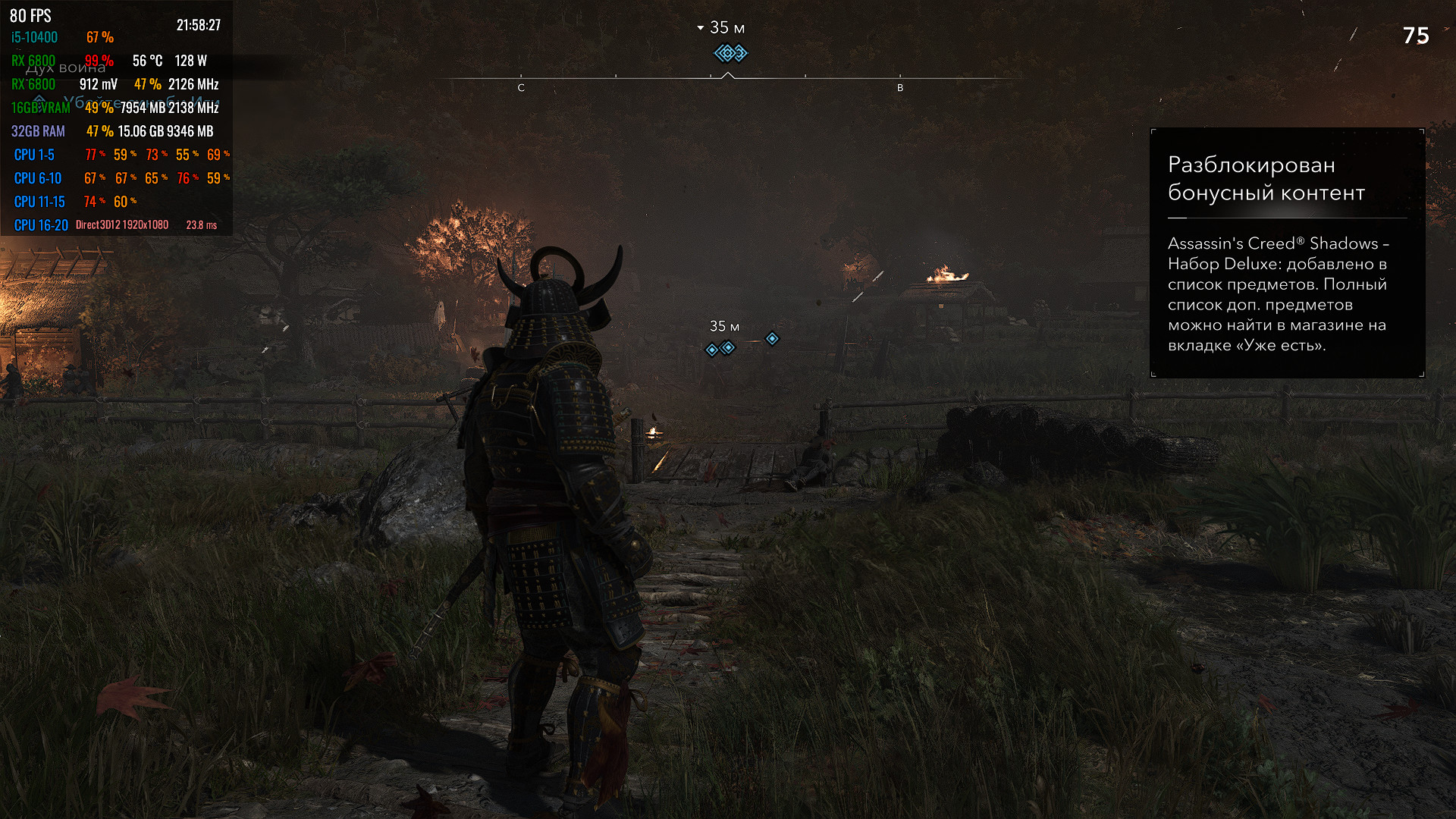Click the objective marker cluster on the compass
This screenshot has height=819, width=1456.
coord(730,53)
